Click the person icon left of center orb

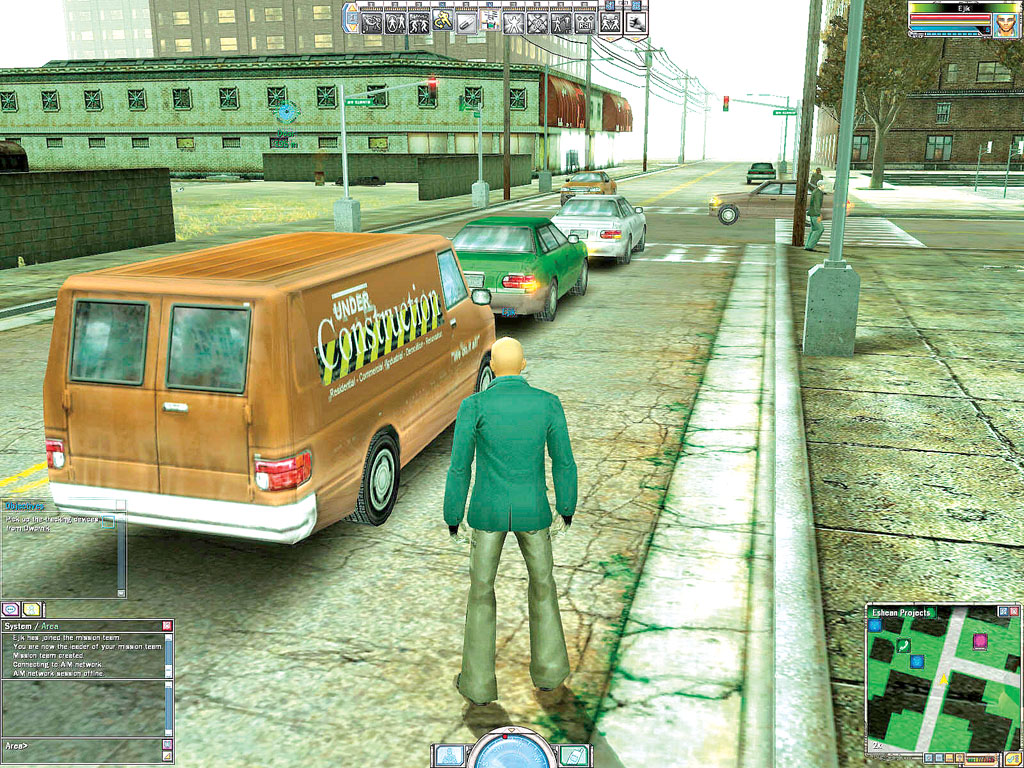coord(449,755)
